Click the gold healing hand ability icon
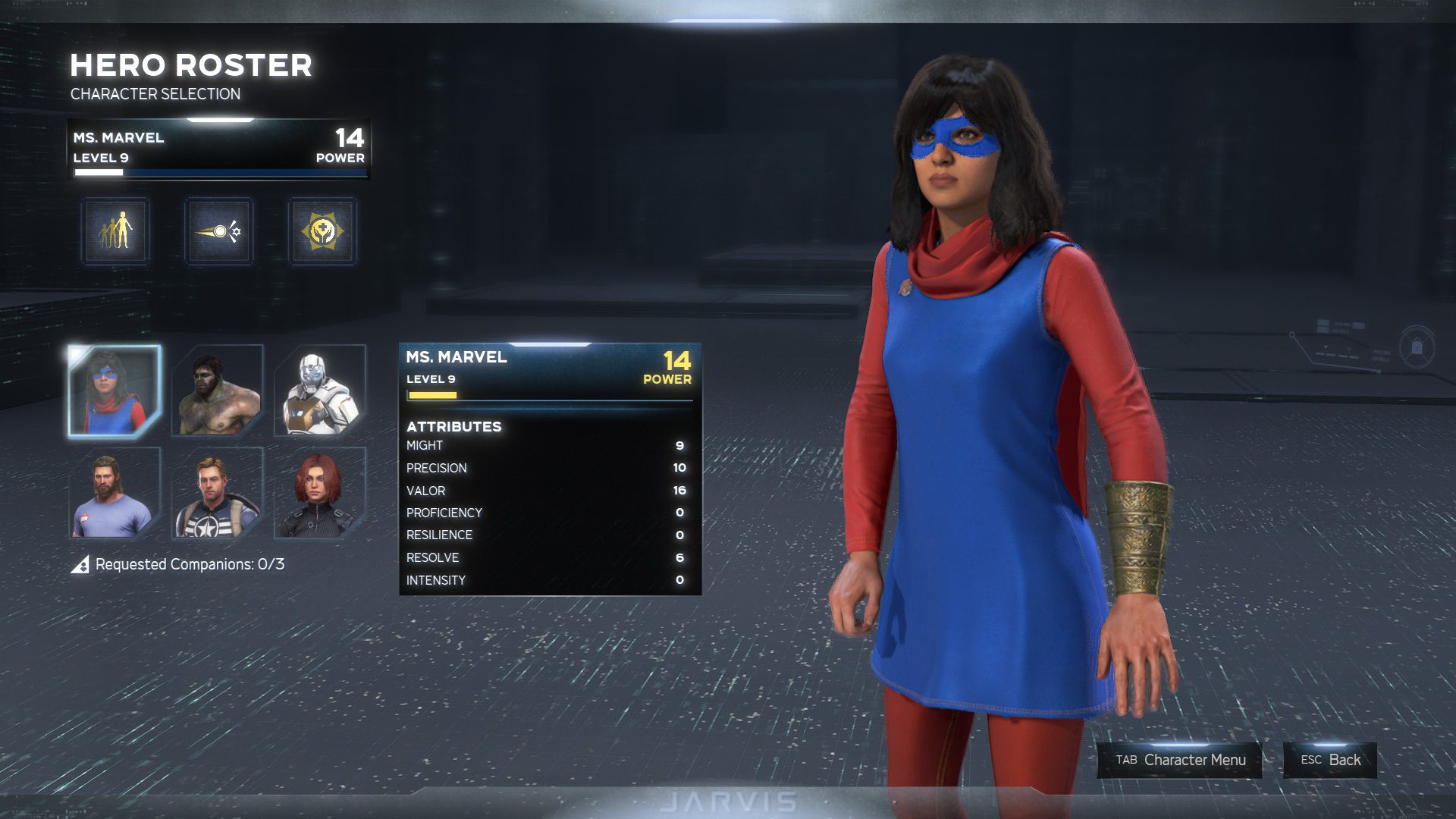This screenshot has height=819, width=1456. (322, 231)
